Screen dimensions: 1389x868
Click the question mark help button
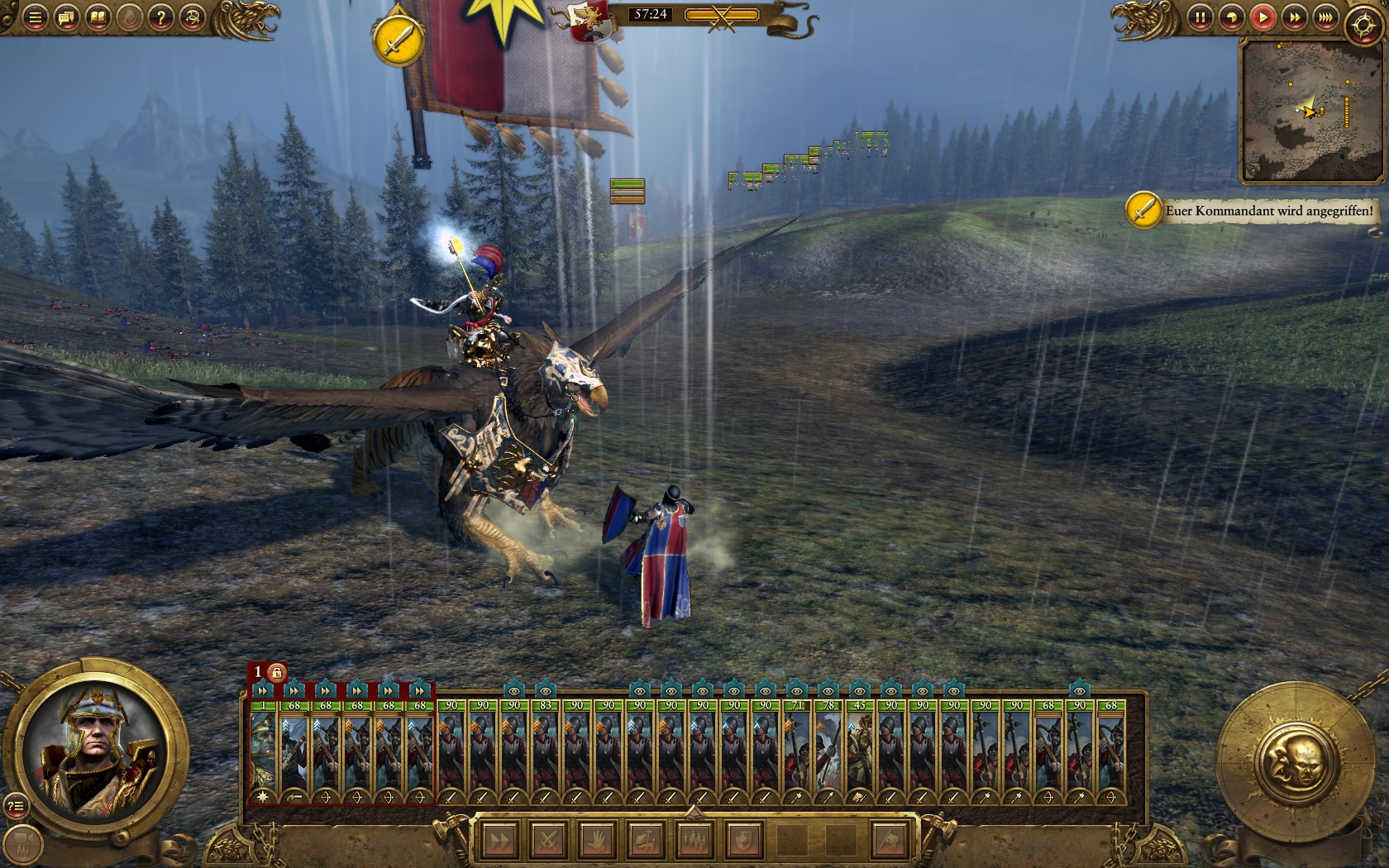[161, 17]
